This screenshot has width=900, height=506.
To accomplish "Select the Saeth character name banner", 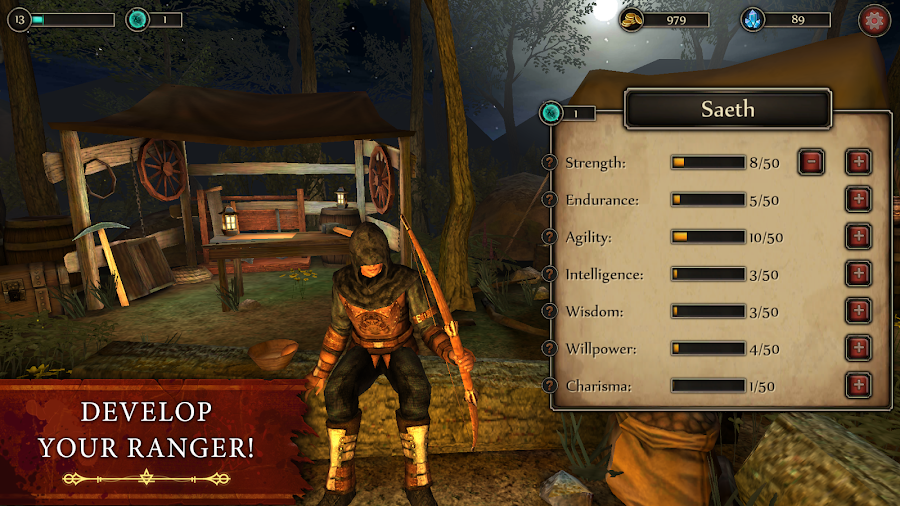I will [727, 110].
